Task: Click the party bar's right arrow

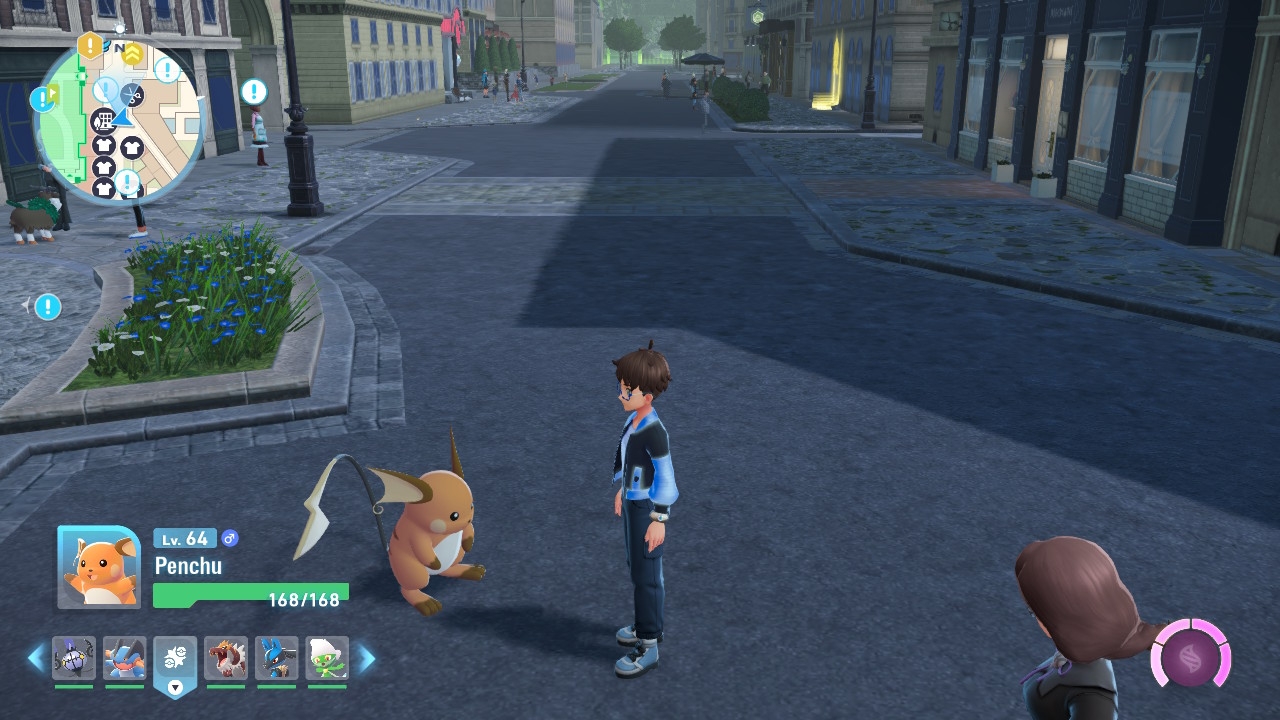Action: [x=366, y=658]
